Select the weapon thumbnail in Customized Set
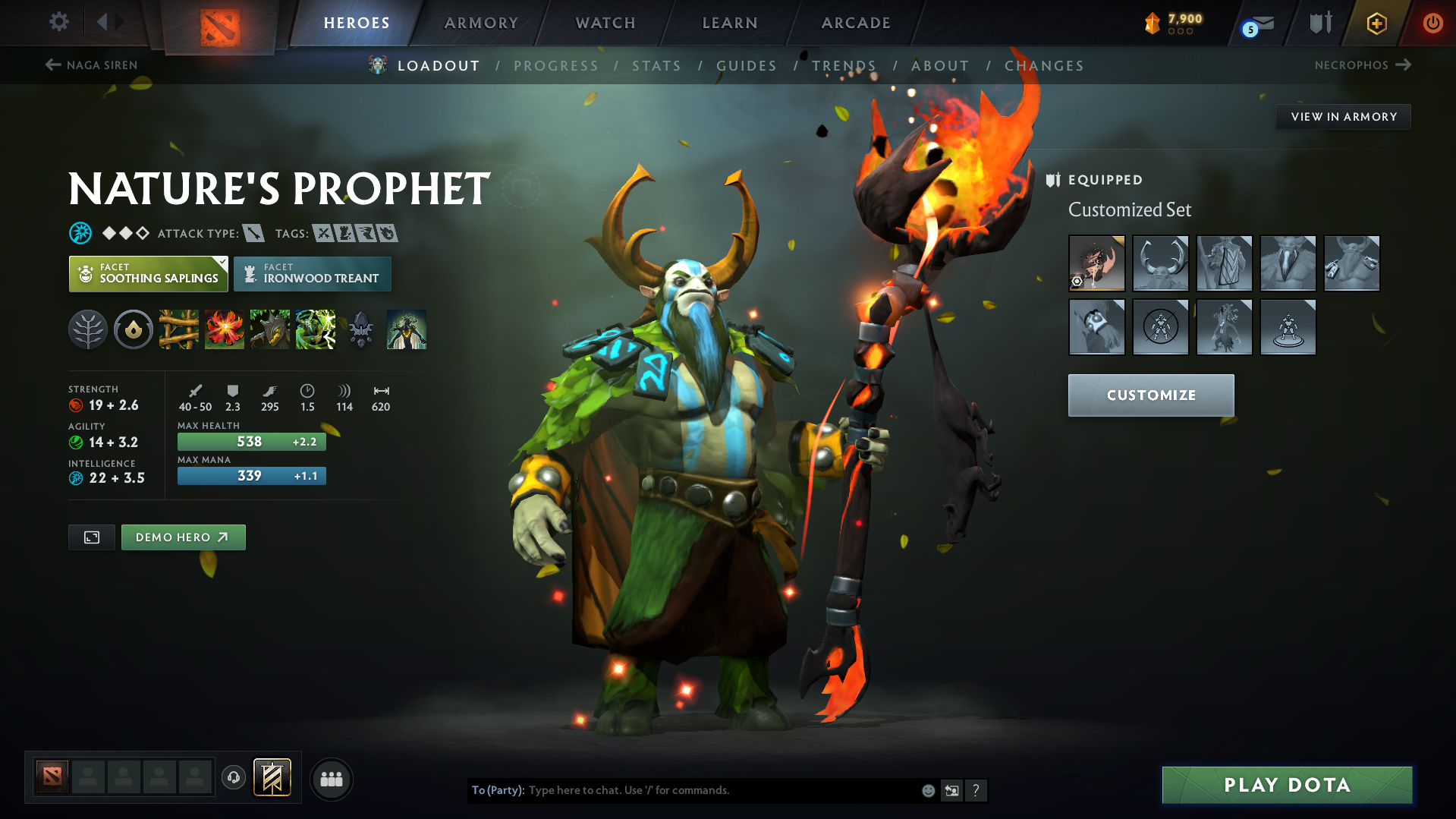Image resolution: width=1456 pixels, height=819 pixels. pyautogui.click(x=1096, y=263)
